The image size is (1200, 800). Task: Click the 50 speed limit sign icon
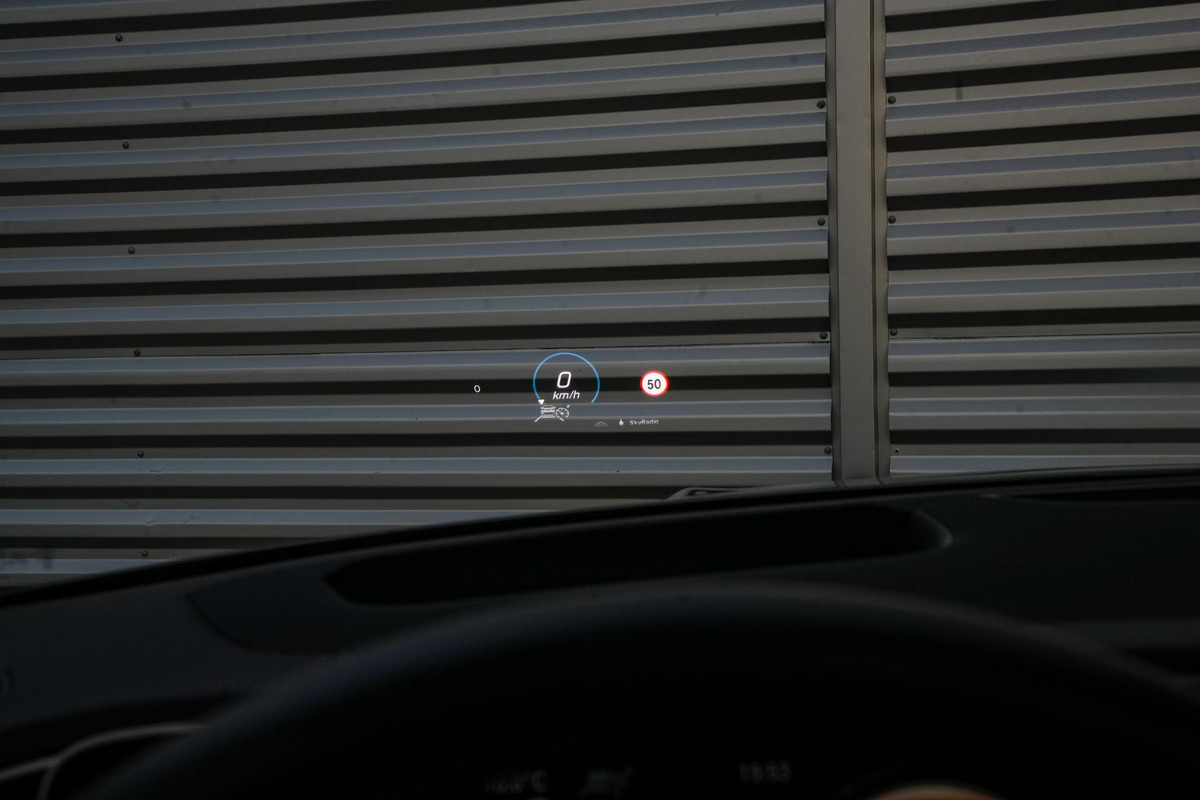654,383
